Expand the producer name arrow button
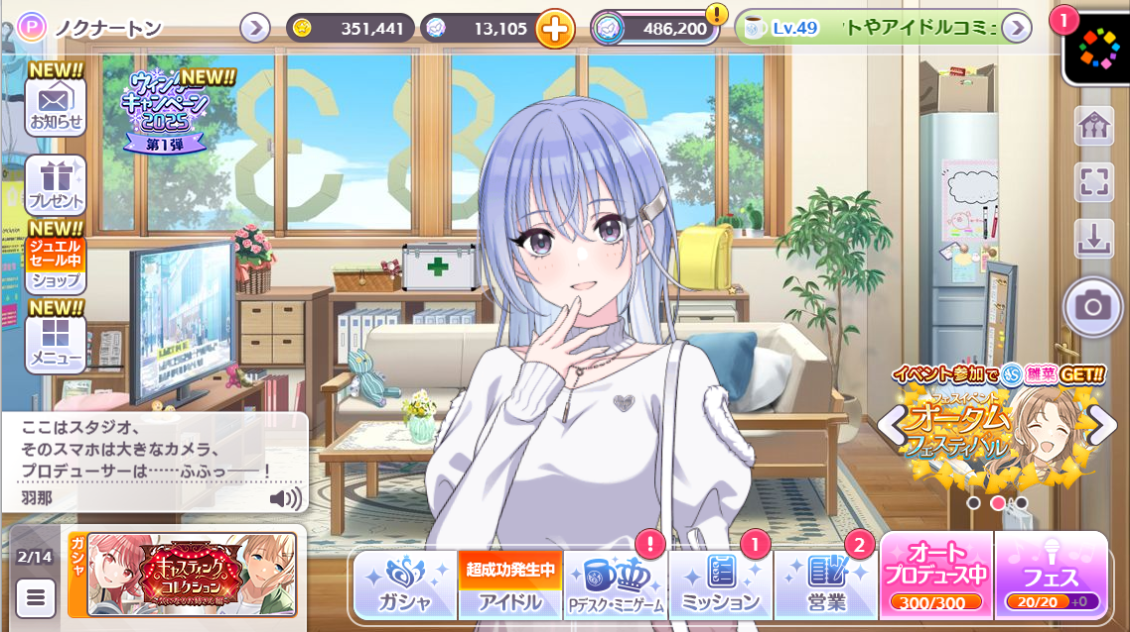The height and width of the screenshot is (632, 1130). [255, 28]
